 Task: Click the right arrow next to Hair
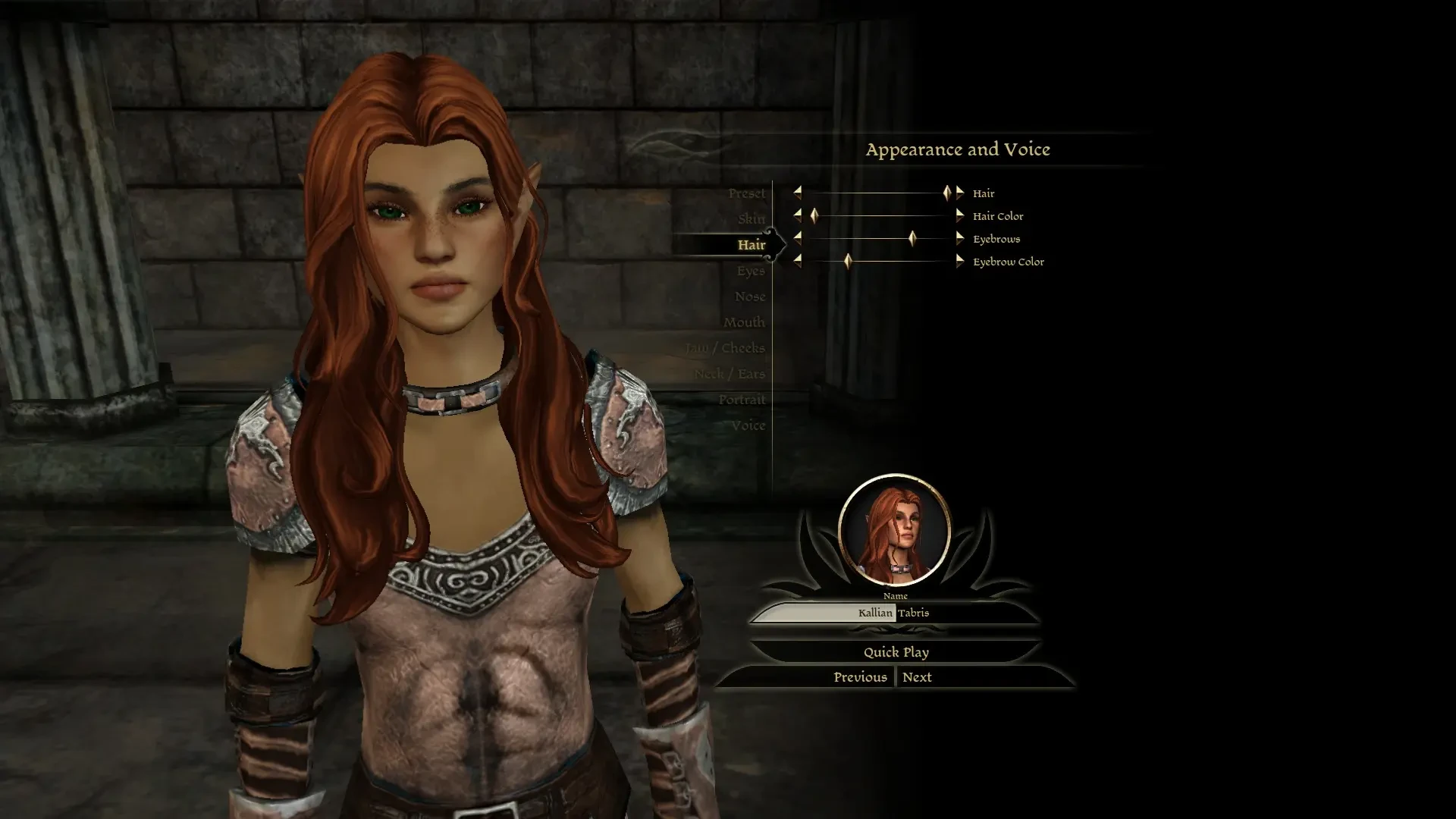coord(960,193)
